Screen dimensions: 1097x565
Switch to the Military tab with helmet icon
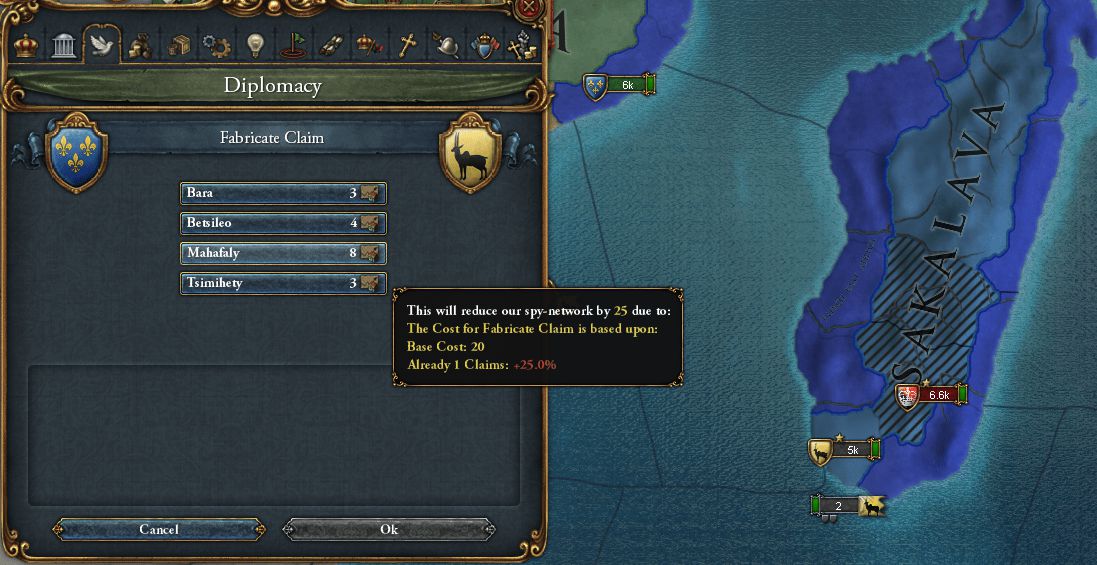(445, 45)
